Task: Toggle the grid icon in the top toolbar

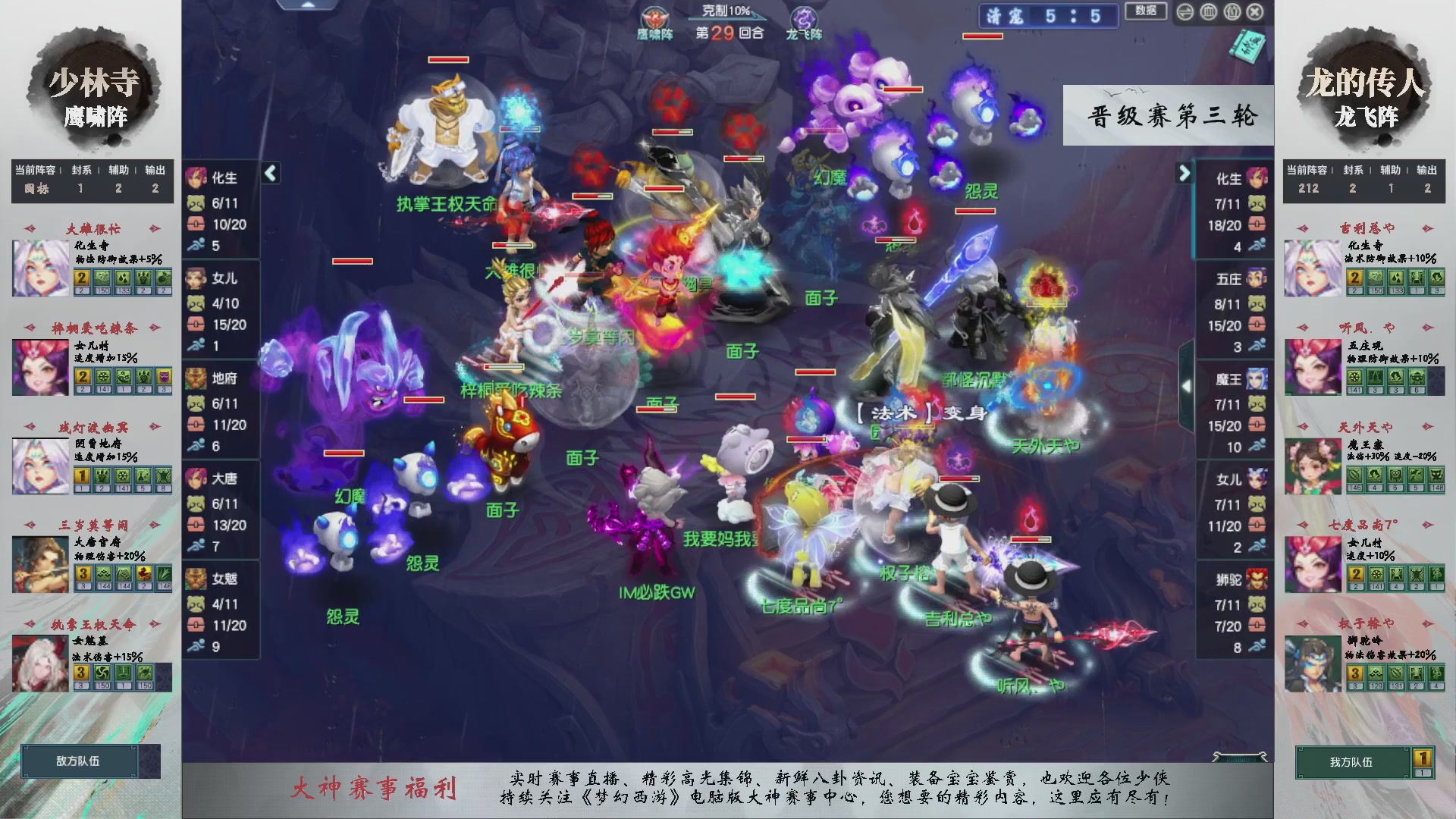Action: point(1208,12)
